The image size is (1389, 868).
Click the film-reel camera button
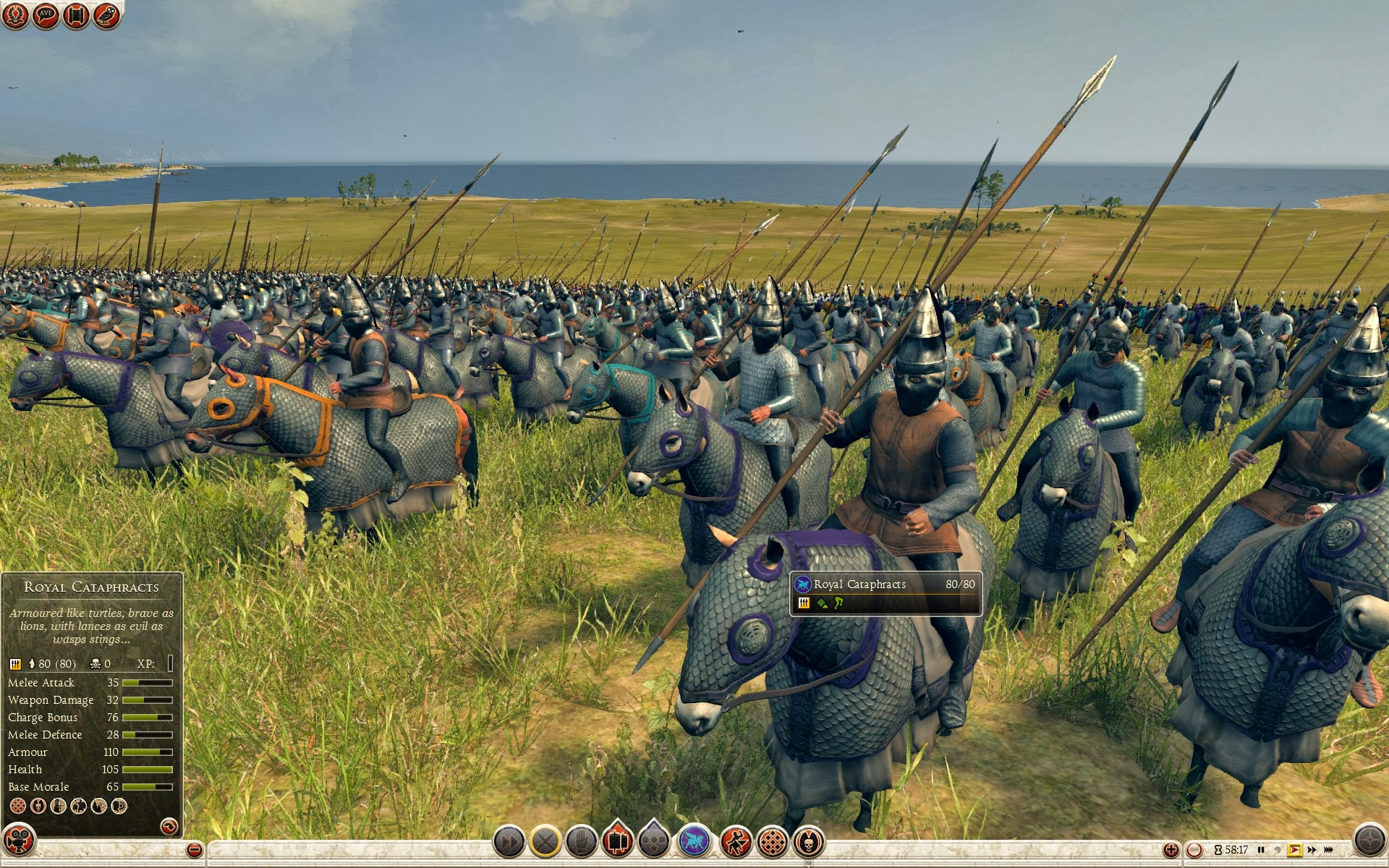pos(19,841)
